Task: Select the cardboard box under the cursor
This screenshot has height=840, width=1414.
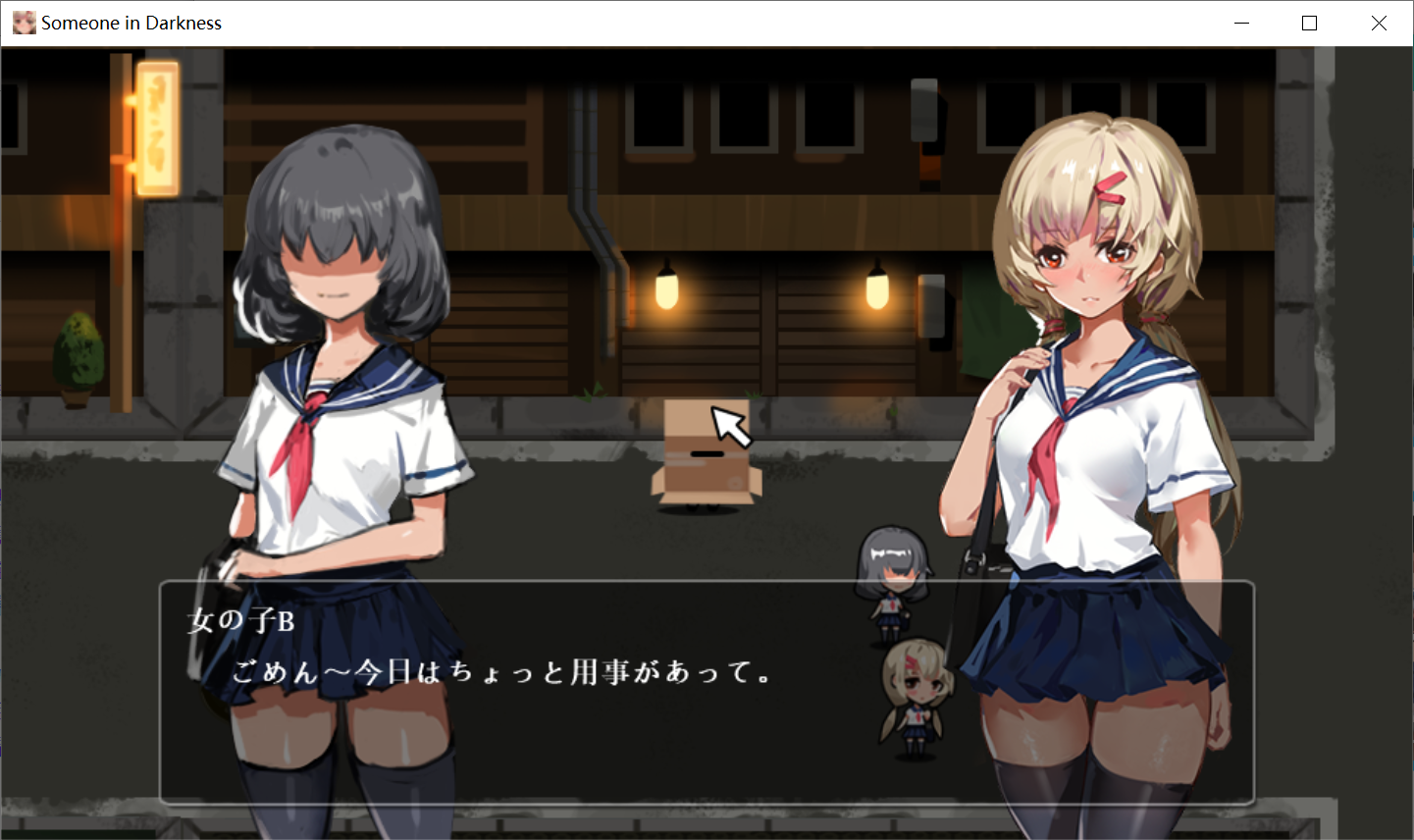Action: coord(705,456)
